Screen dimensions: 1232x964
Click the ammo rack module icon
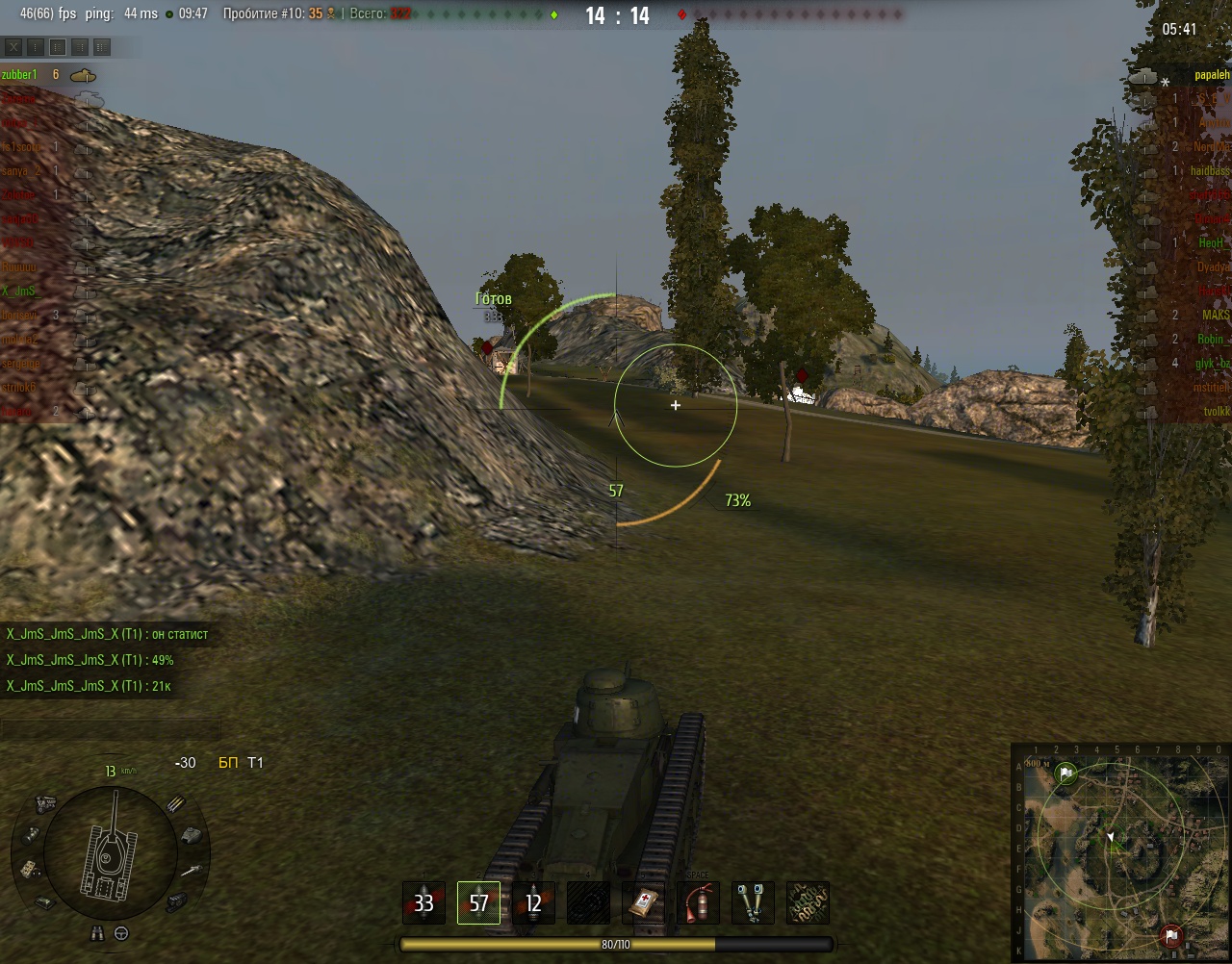(175, 804)
